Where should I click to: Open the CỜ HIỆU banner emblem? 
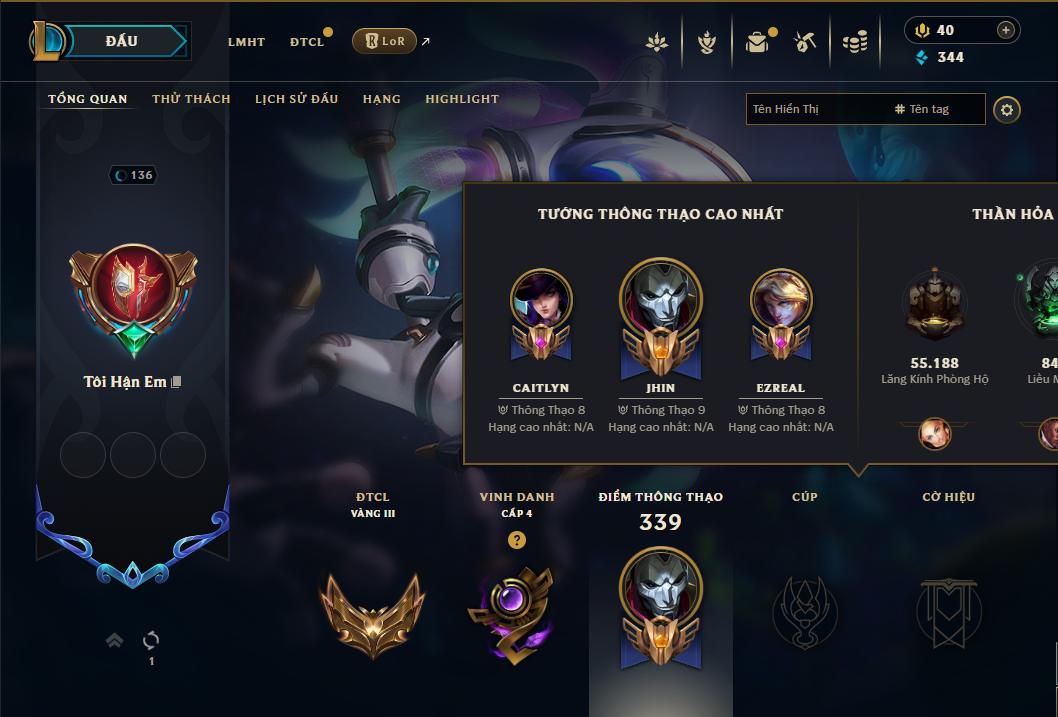point(948,612)
